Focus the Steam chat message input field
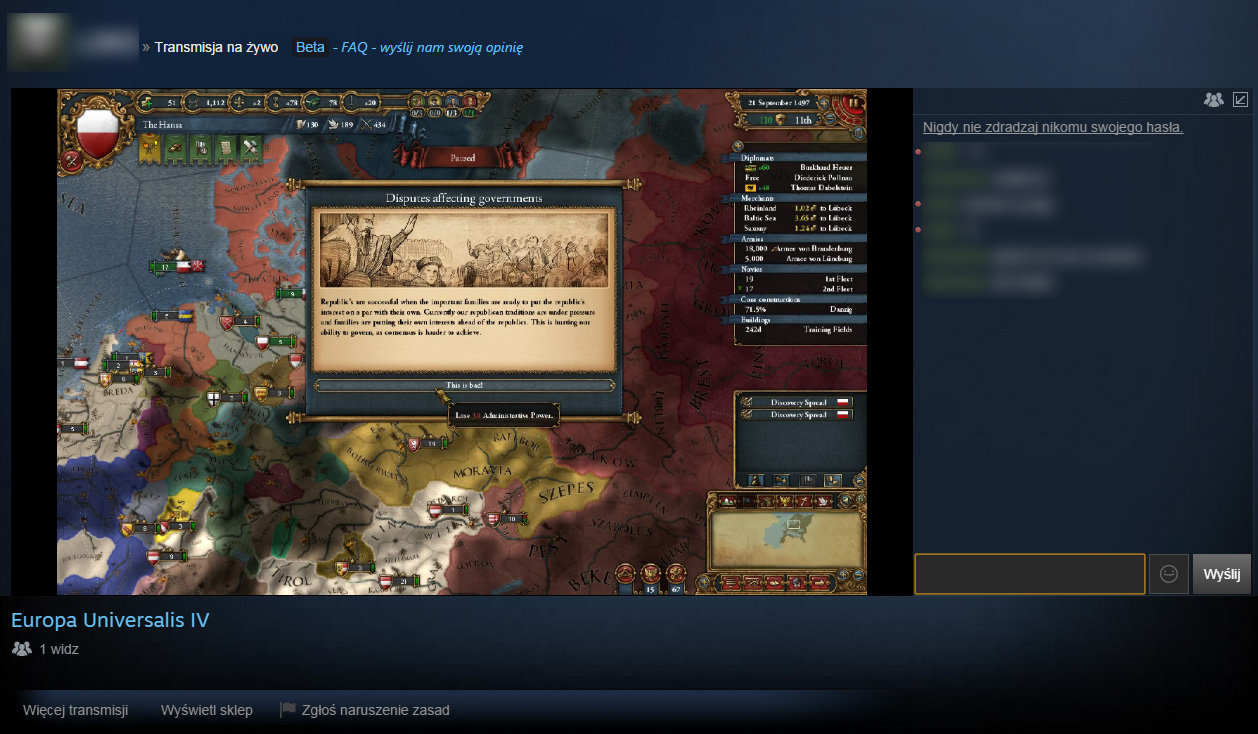This screenshot has width=1258, height=734. [x=1029, y=574]
